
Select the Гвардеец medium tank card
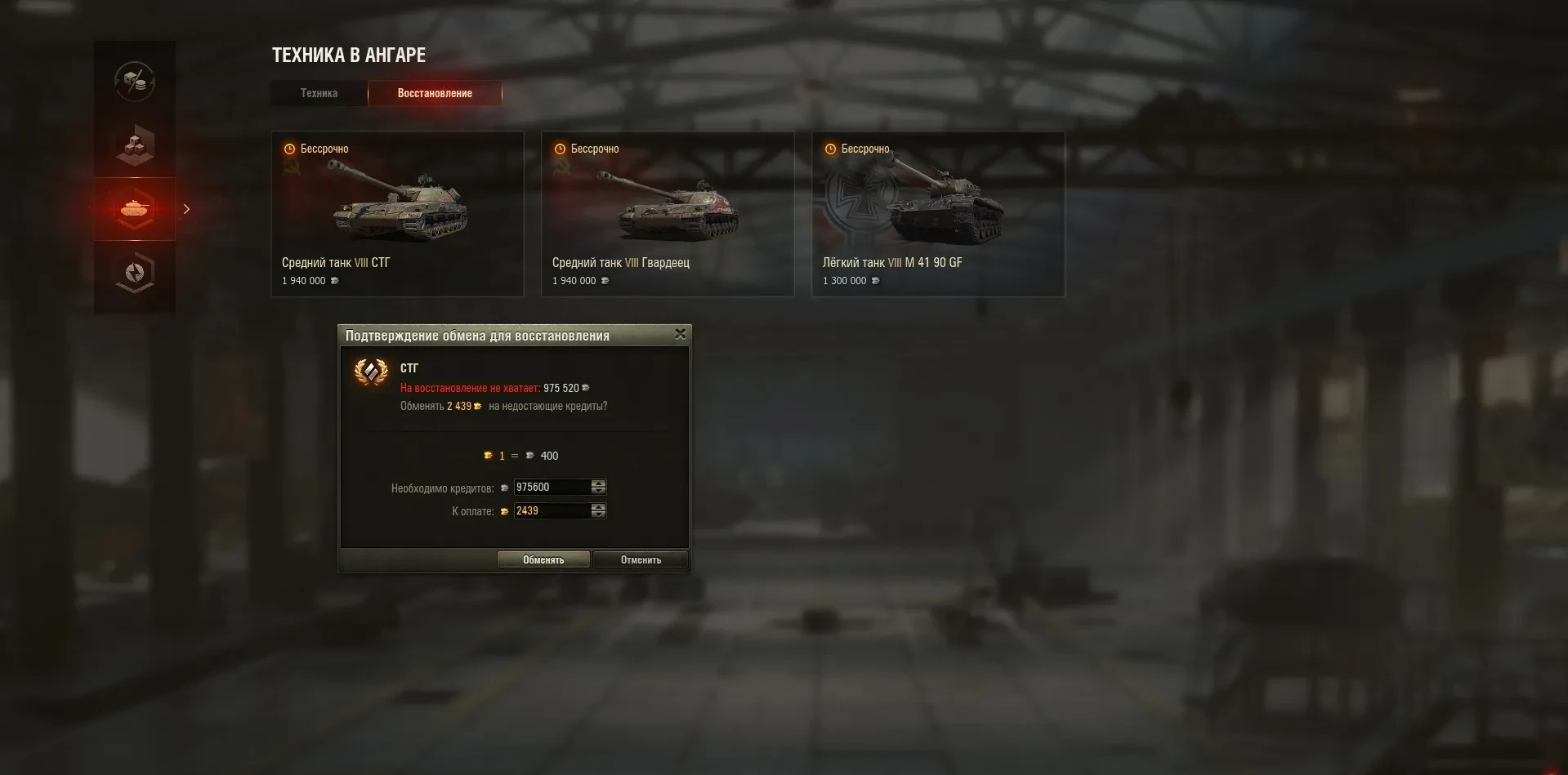click(x=668, y=214)
